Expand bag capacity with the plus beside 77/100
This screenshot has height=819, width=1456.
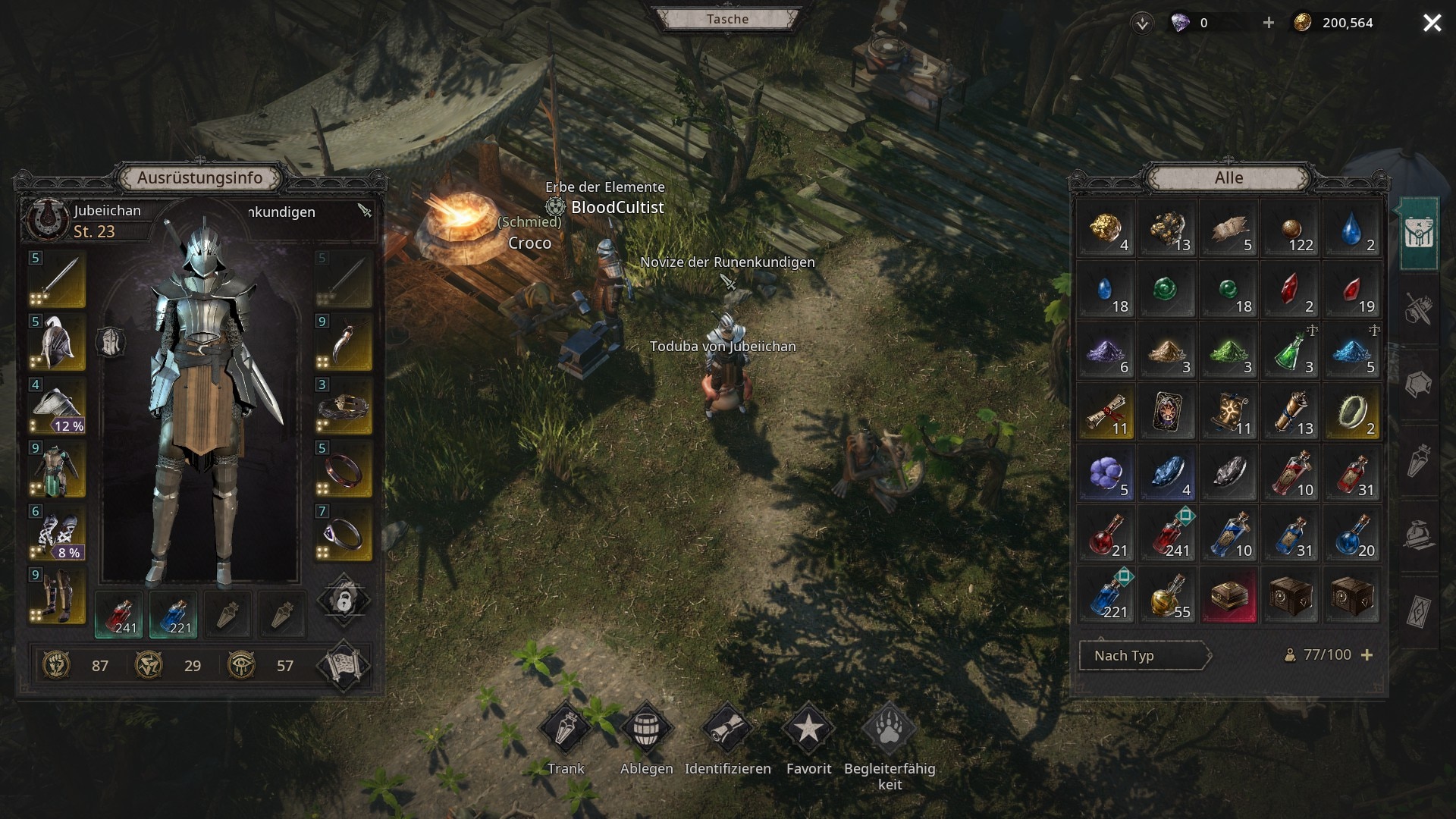[1367, 655]
